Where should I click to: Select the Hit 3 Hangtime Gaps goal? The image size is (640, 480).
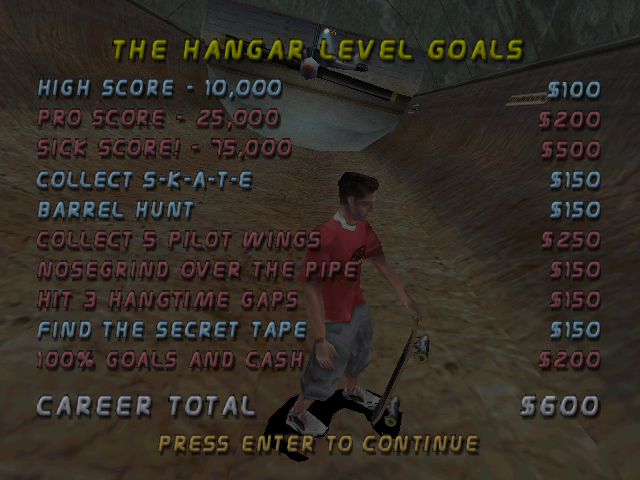(168, 300)
